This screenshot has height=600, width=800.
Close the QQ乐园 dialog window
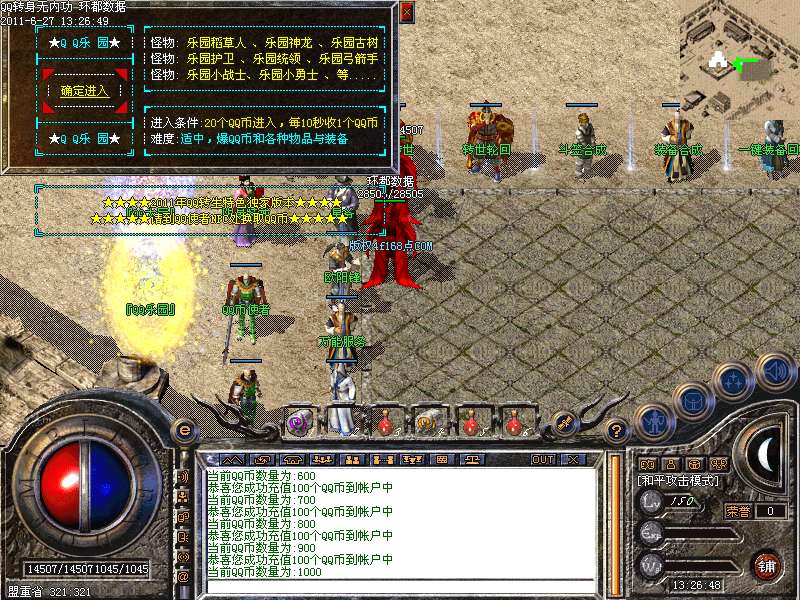point(406,13)
